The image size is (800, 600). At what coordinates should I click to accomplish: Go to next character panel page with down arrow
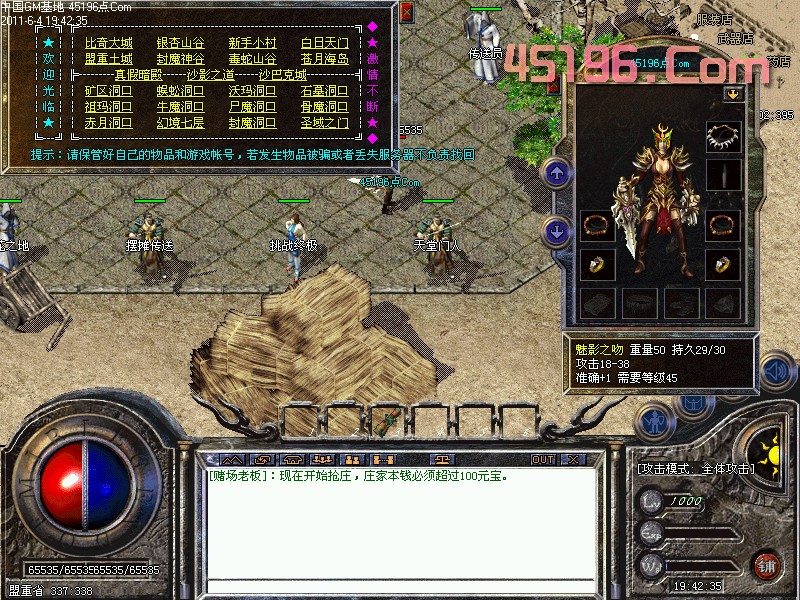click(x=557, y=232)
